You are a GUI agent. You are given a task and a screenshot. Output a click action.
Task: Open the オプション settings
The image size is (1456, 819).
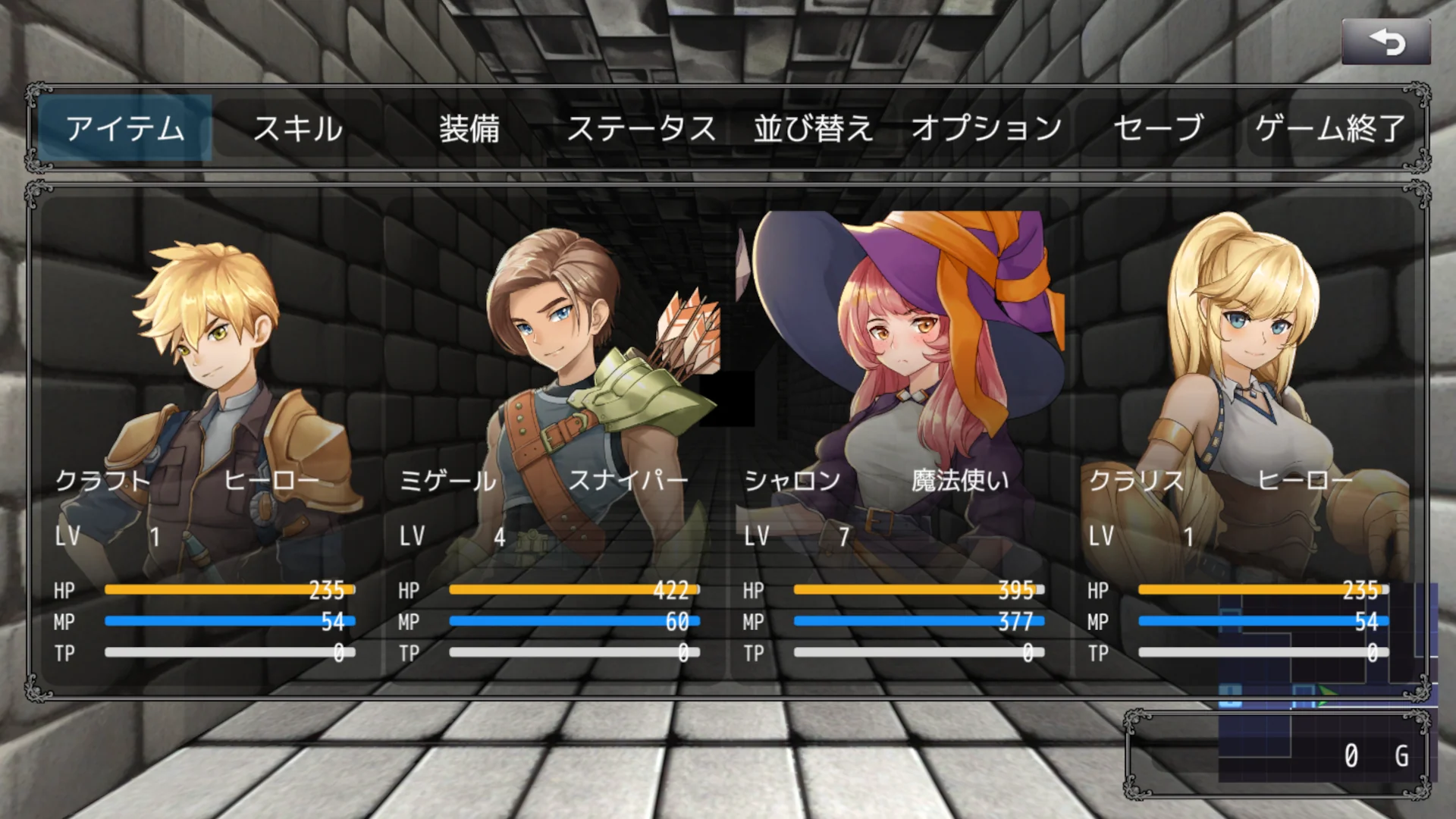click(x=987, y=127)
